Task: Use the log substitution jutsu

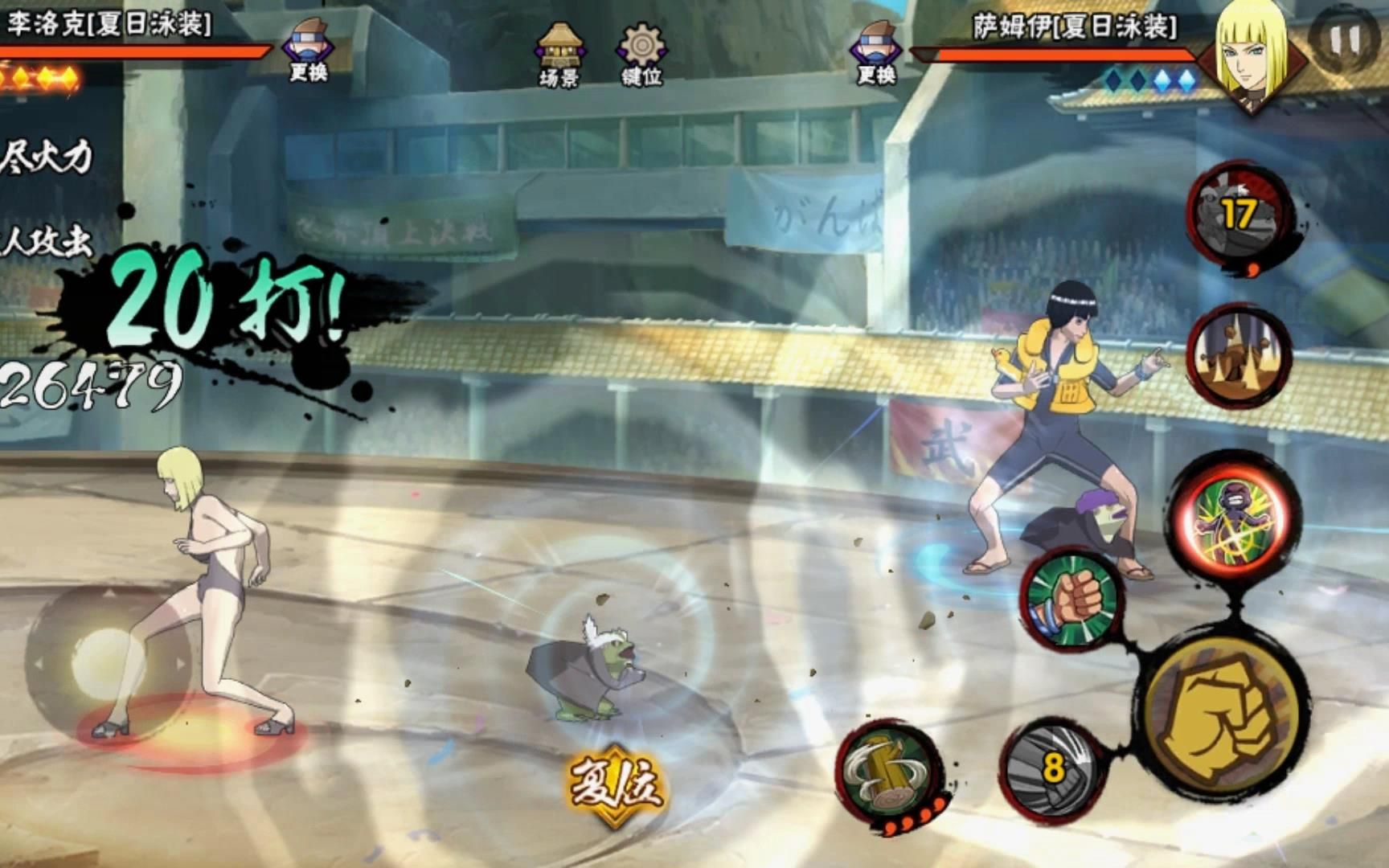Action: pyautogui.click(x=889, y=768)
